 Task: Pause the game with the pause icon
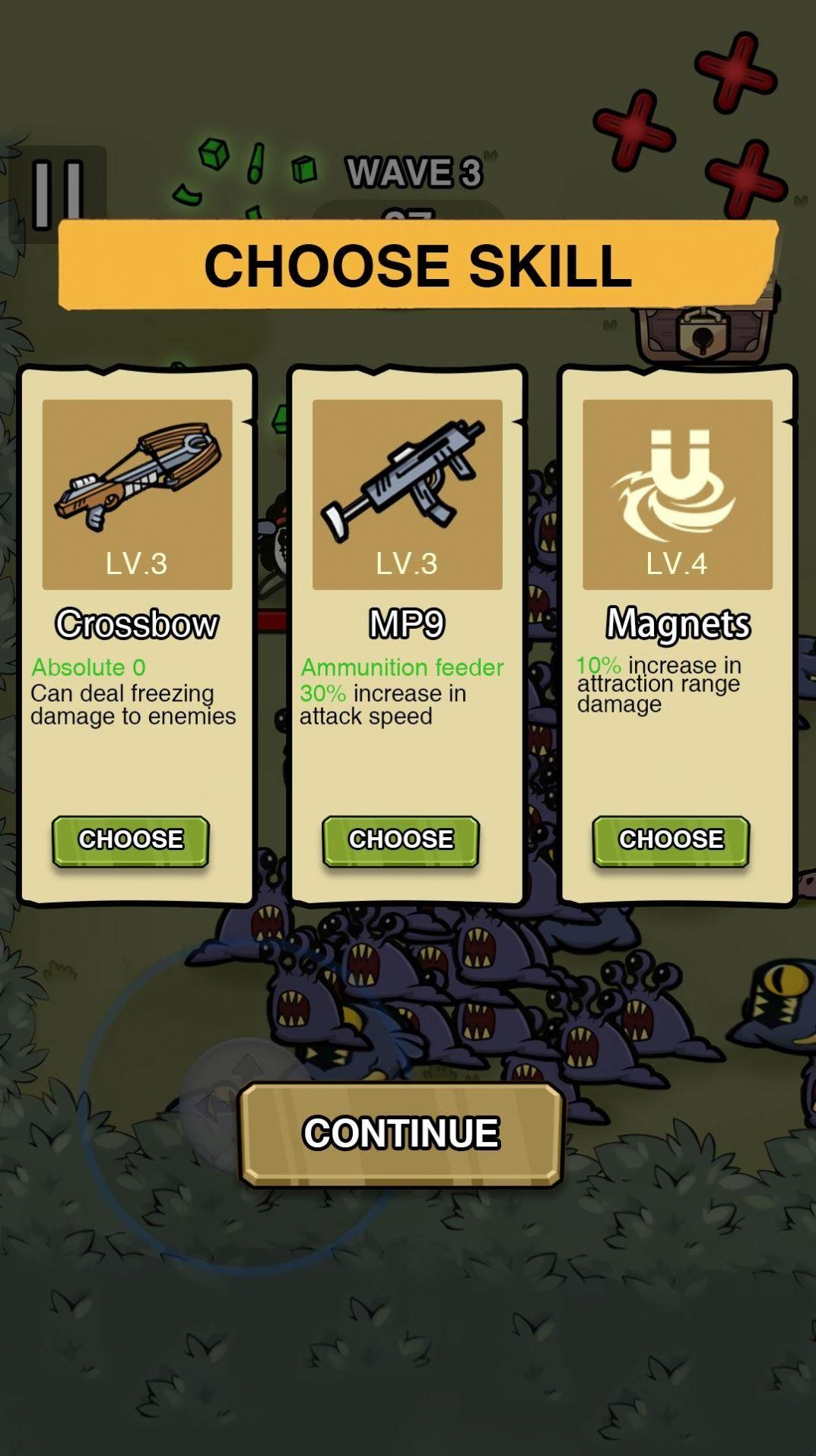pyautogui.click(x=58, y=194)
